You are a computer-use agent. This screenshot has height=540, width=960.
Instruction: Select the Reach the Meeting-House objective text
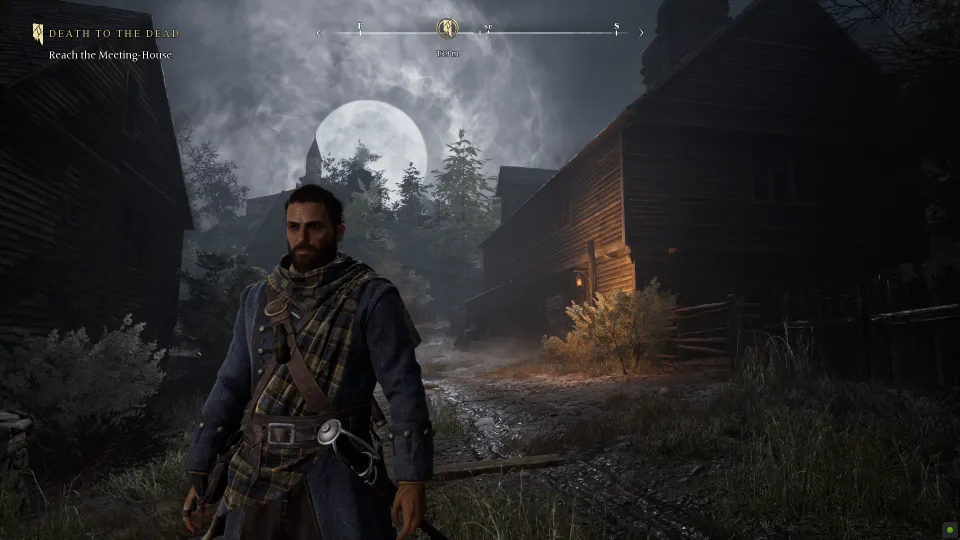[x=110, y=55]
